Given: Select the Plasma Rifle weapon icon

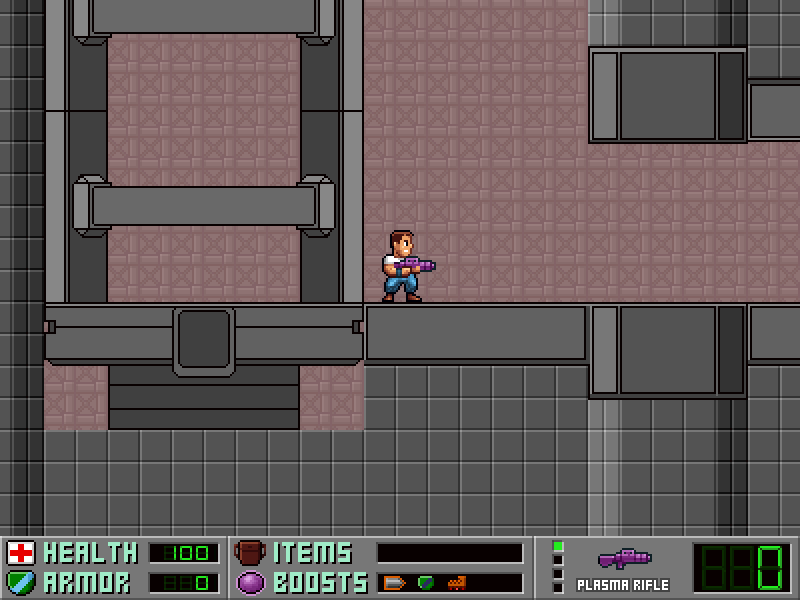Looking at the screenshot, I should [x=623, y=558].
